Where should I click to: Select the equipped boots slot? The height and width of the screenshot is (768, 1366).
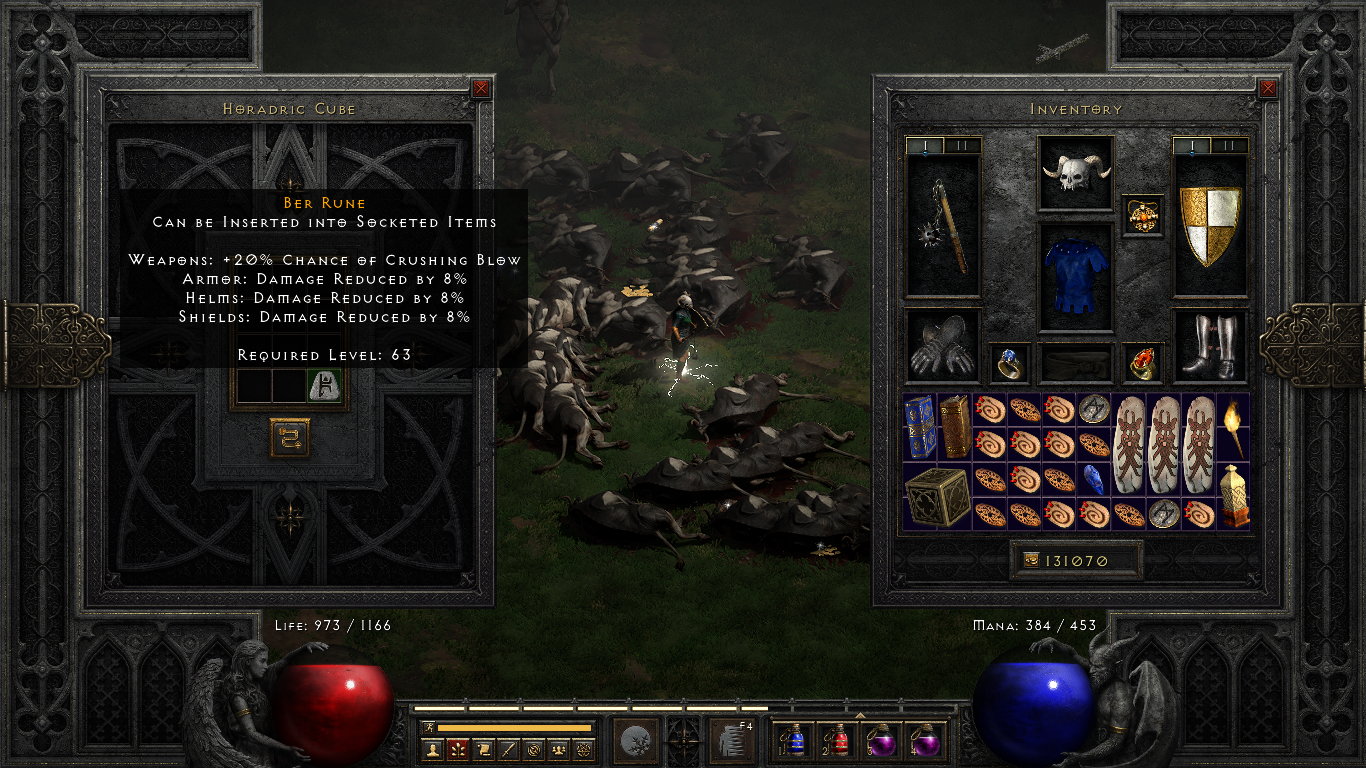(1210, 346)
